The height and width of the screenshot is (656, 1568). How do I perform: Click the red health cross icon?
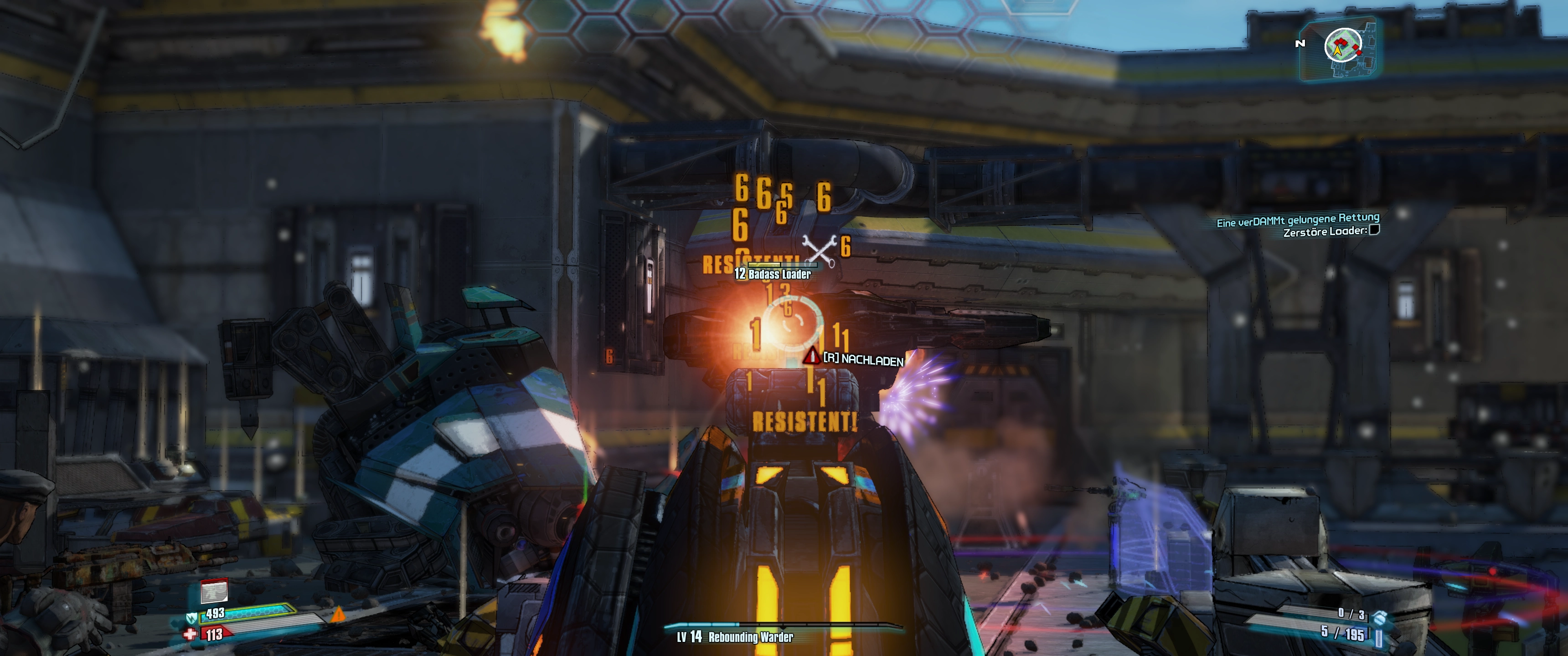[x=190, y=635]
